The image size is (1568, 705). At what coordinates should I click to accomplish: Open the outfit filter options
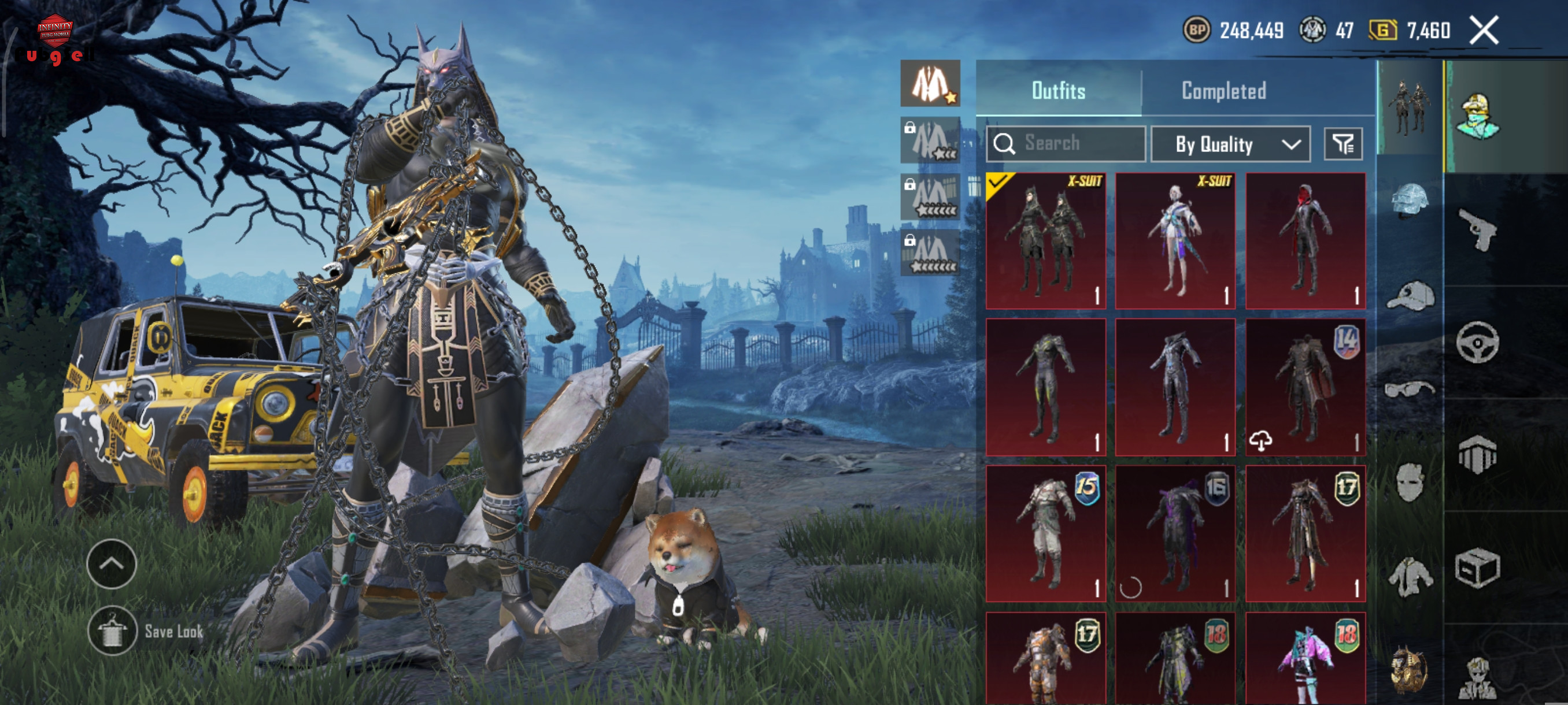[x=1343, y=144]
